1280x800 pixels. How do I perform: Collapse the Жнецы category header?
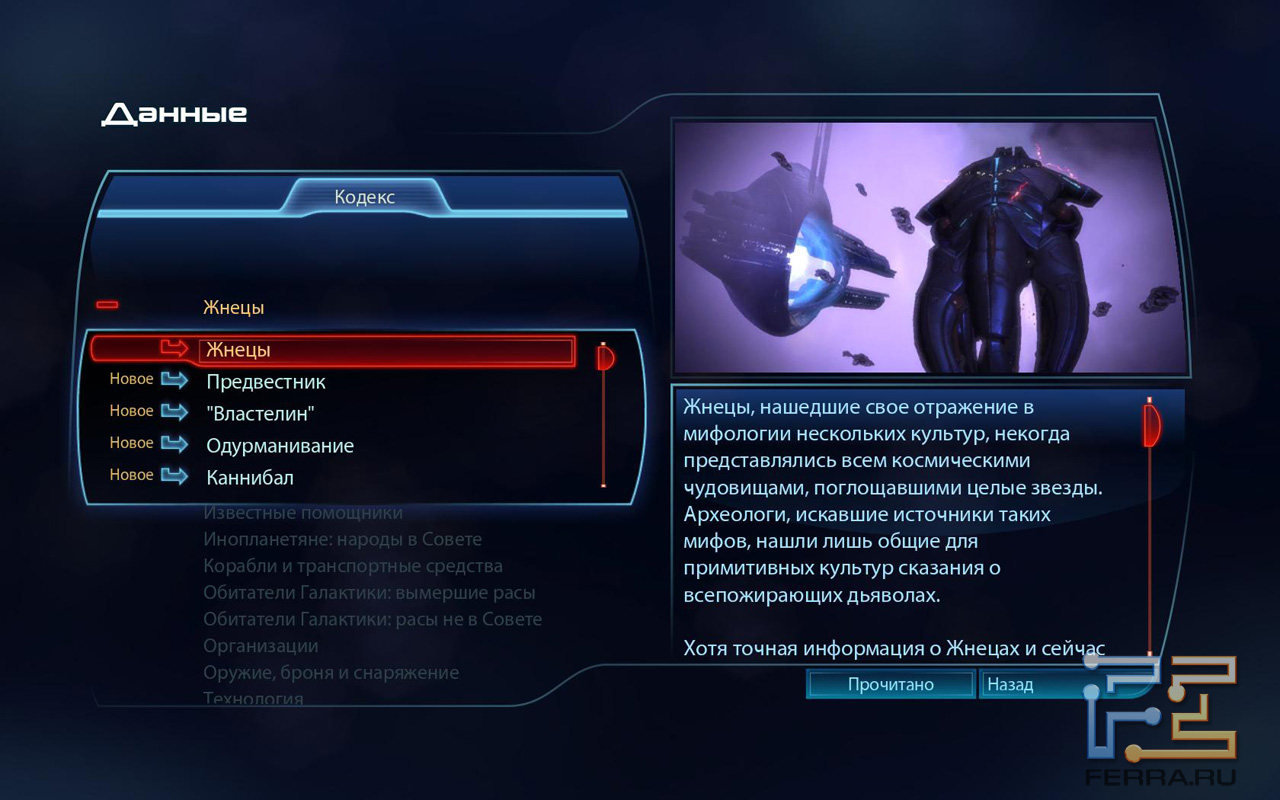click(107, 305)
